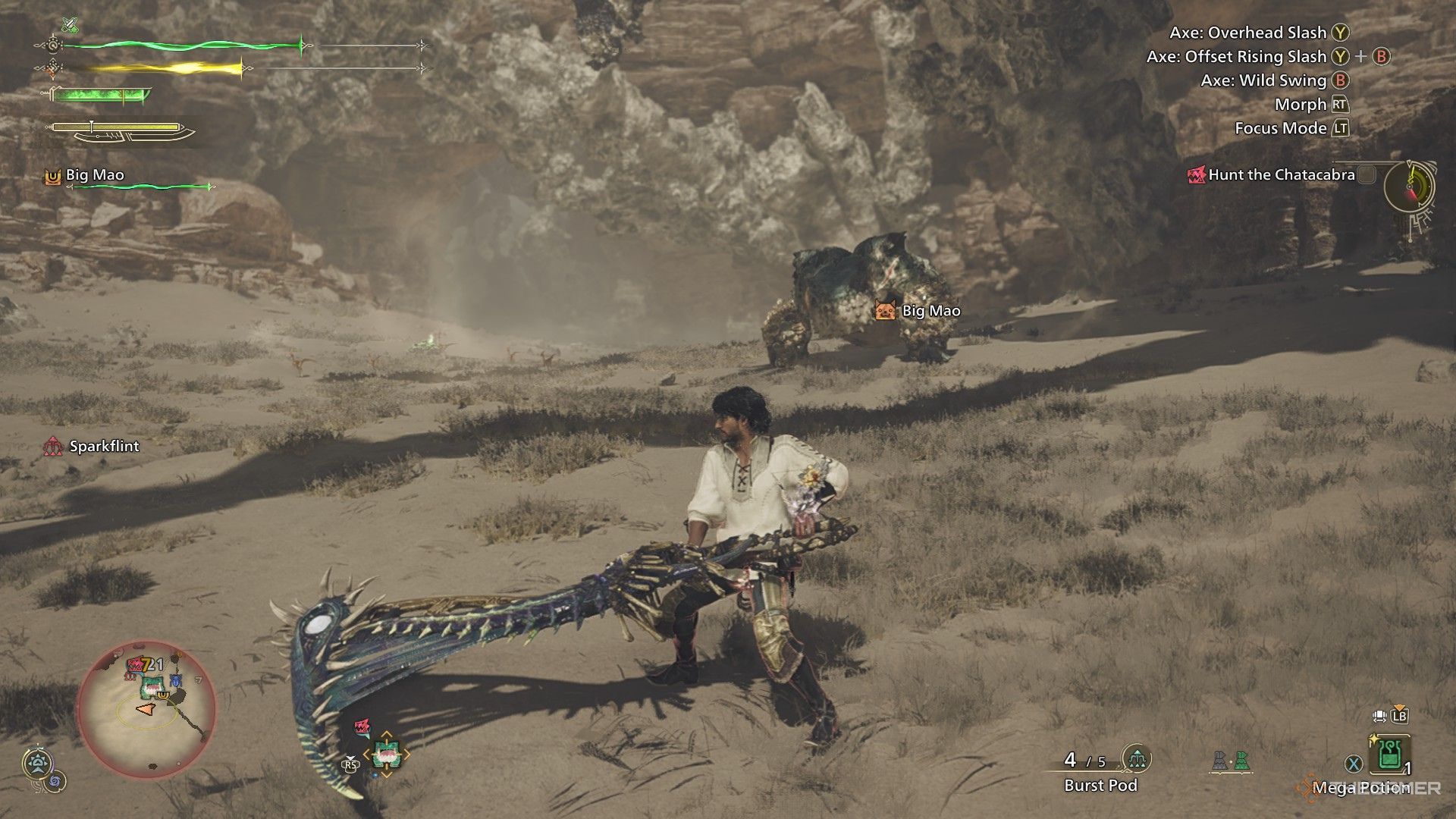Image resolution: width=1456 pixels, height=819 pixels.
Task: Click the Big Mao monster icon above the beast
Action: [x=886, y=310]
